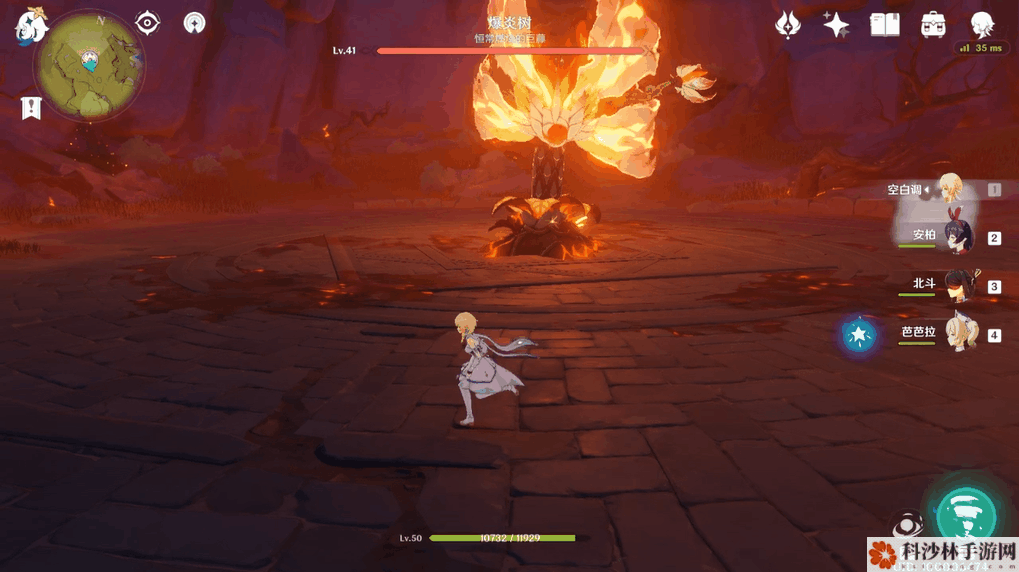Open the adventurer handbook book icon
1019x572 pixels.
(x=884, y=25)
